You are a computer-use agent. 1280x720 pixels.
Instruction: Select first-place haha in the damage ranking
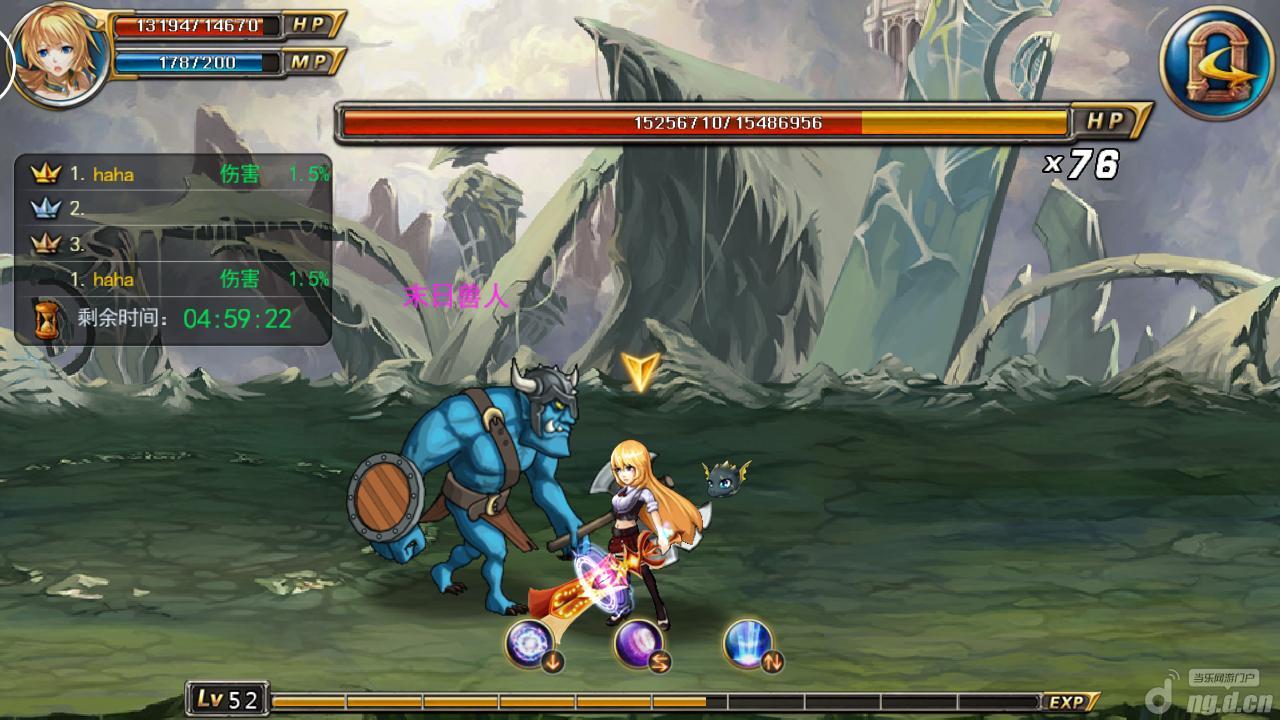click(113, 174)
